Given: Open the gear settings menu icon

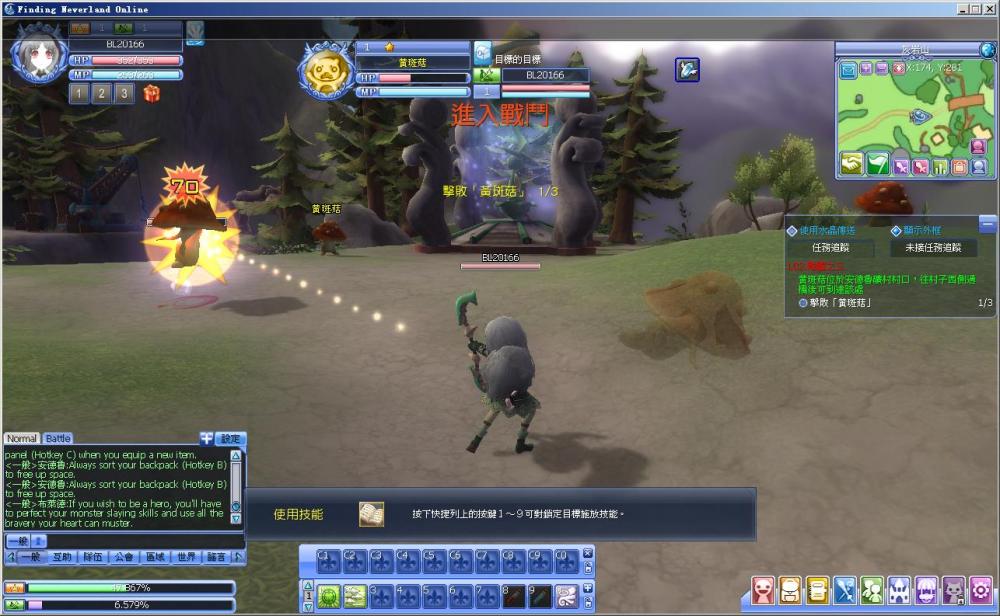Looking at the screenshot, I should 982,590.
